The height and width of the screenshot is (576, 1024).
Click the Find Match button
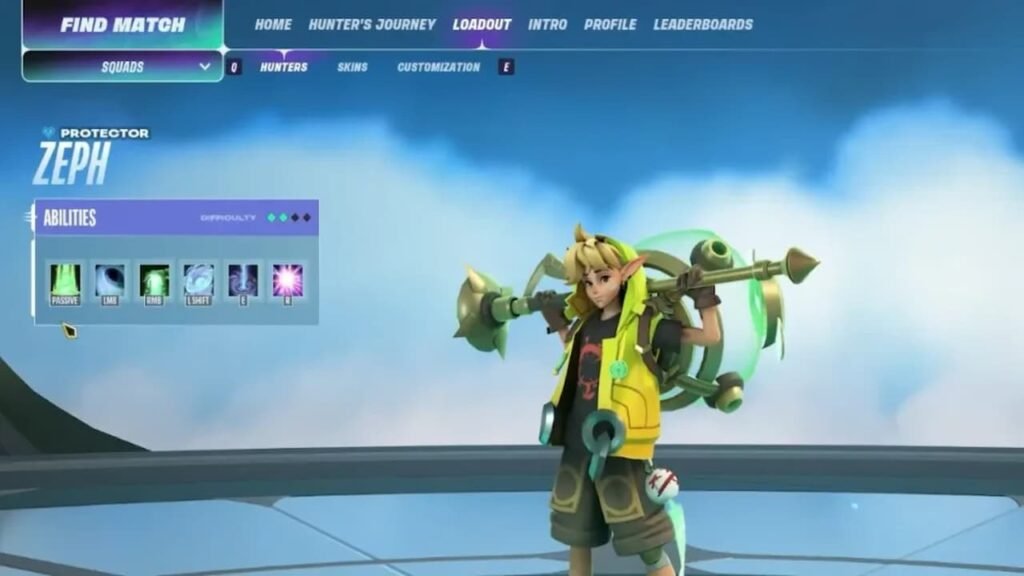coord(122,24)
